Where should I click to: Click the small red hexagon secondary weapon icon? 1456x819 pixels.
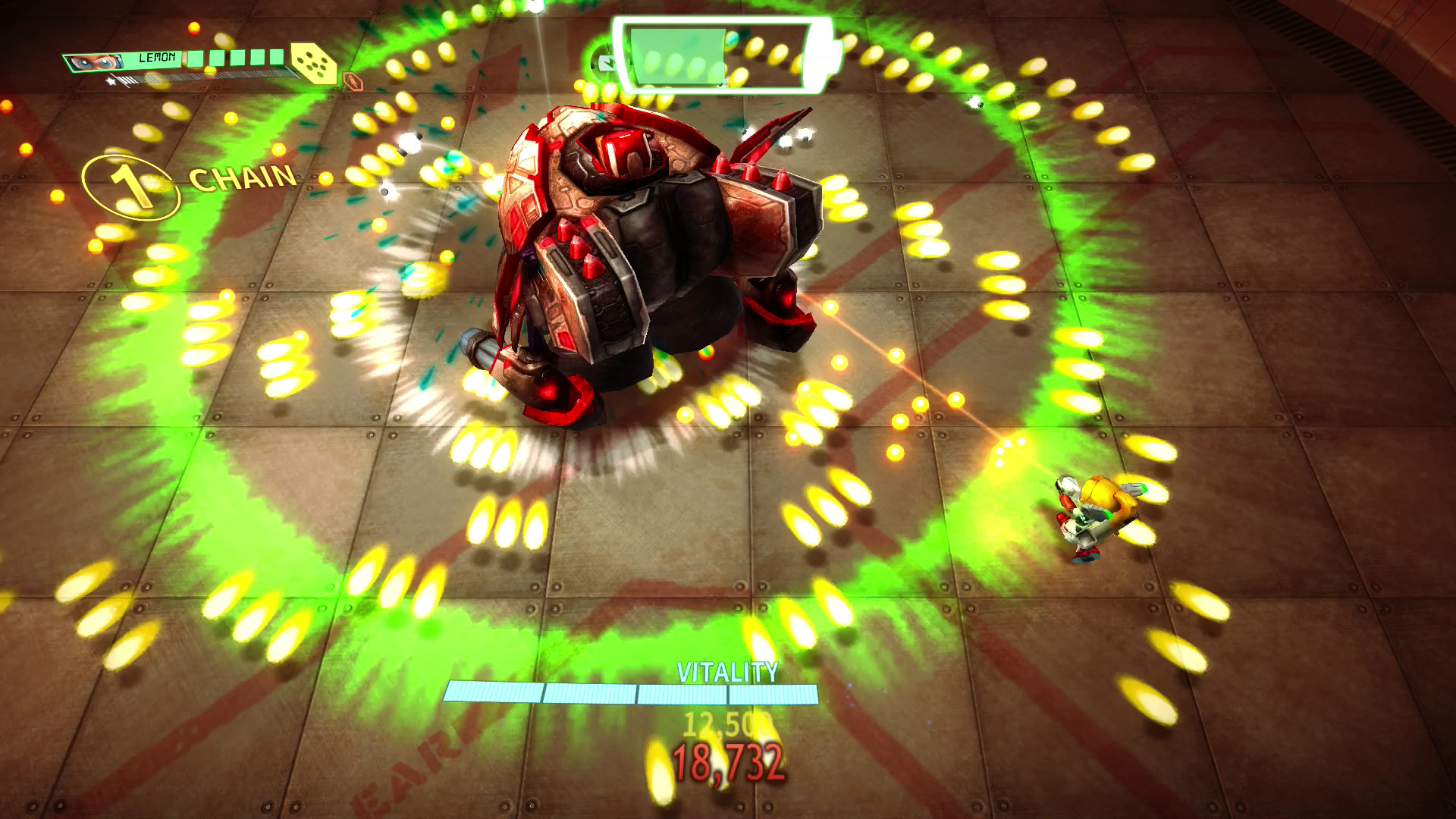[350, 80]
